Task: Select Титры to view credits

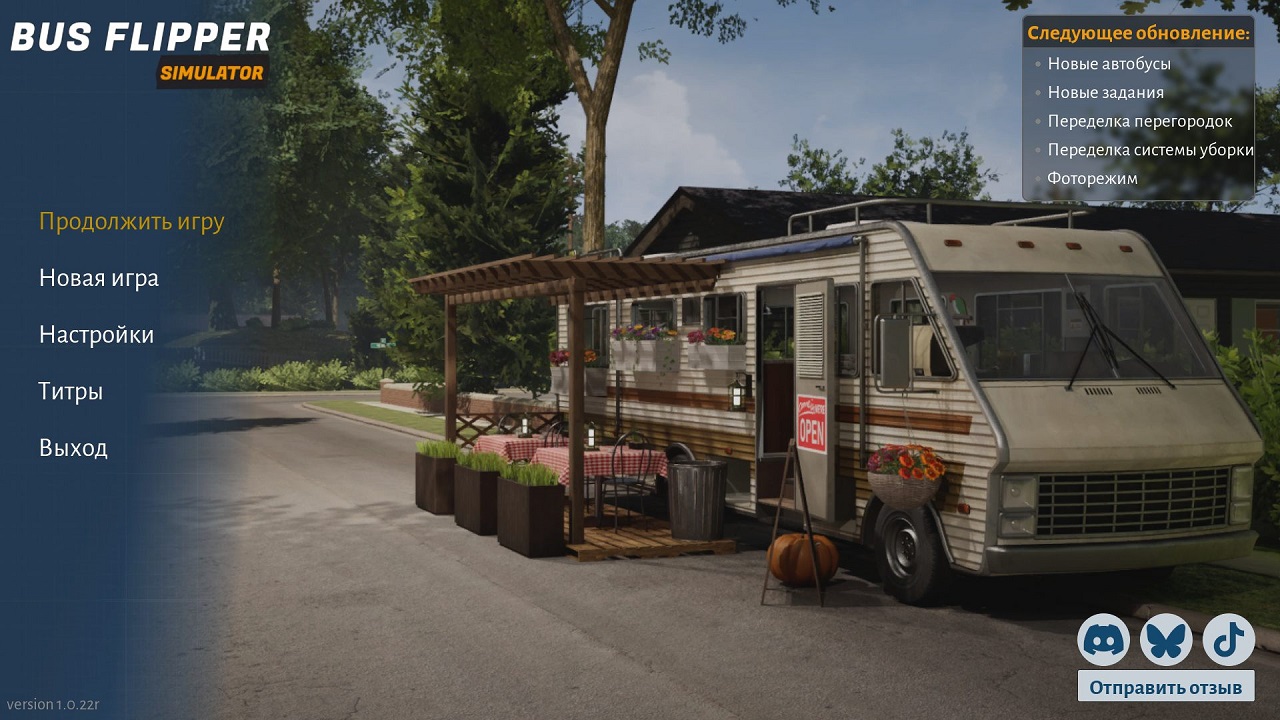Action: pos(70,391)
